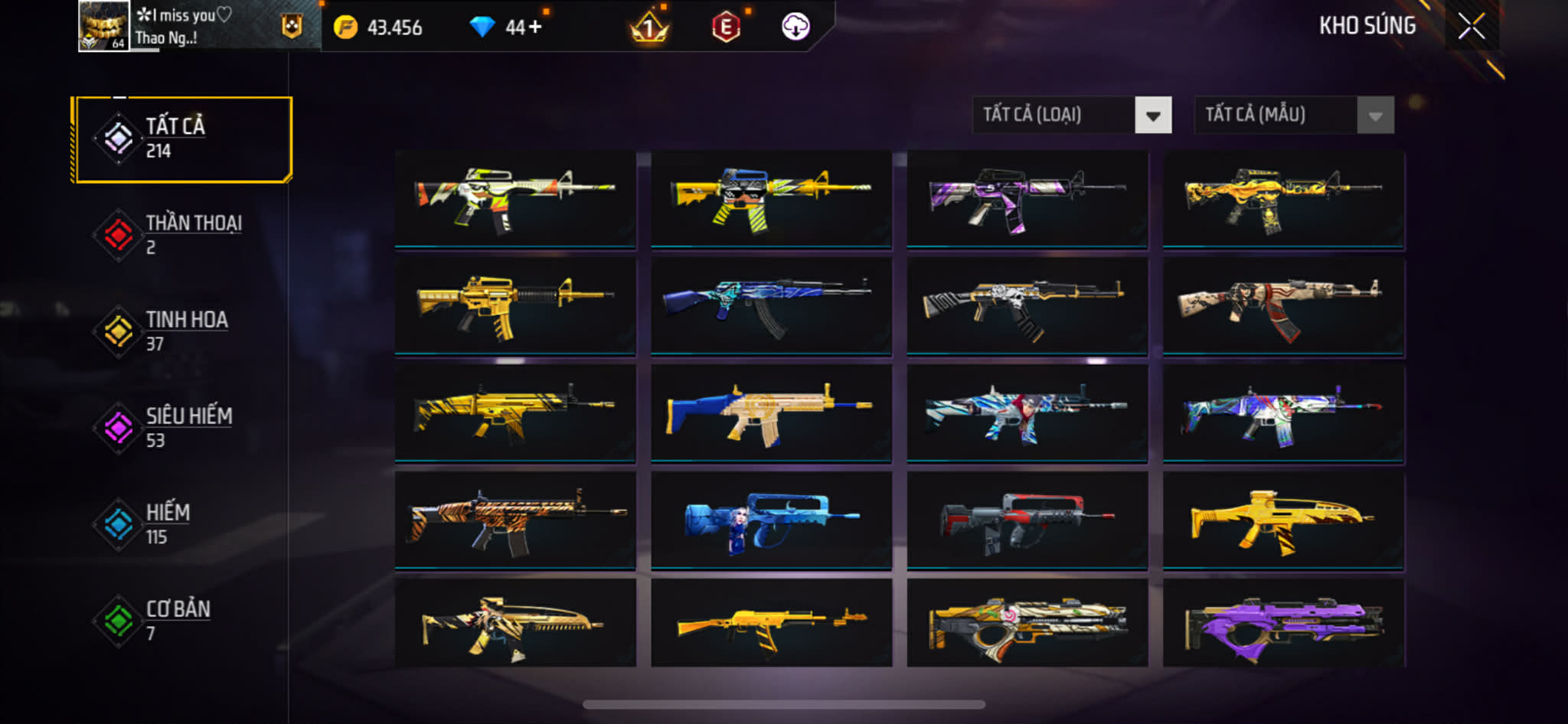The height and width of the screenshot is (724, 1568).
Task: Click the red hexagon E icon
Action: 725,28
